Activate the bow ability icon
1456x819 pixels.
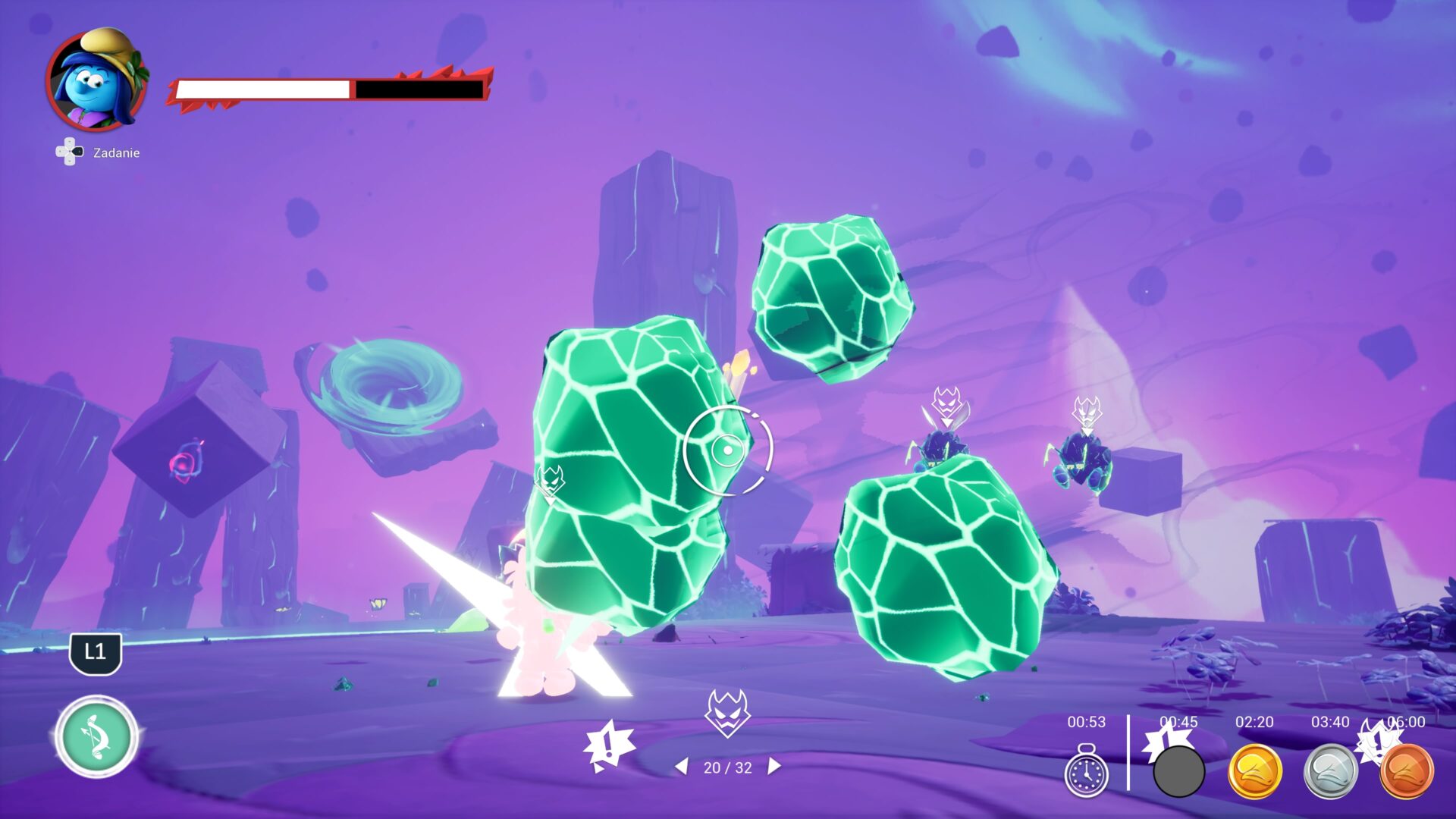(x=96, y=736)
